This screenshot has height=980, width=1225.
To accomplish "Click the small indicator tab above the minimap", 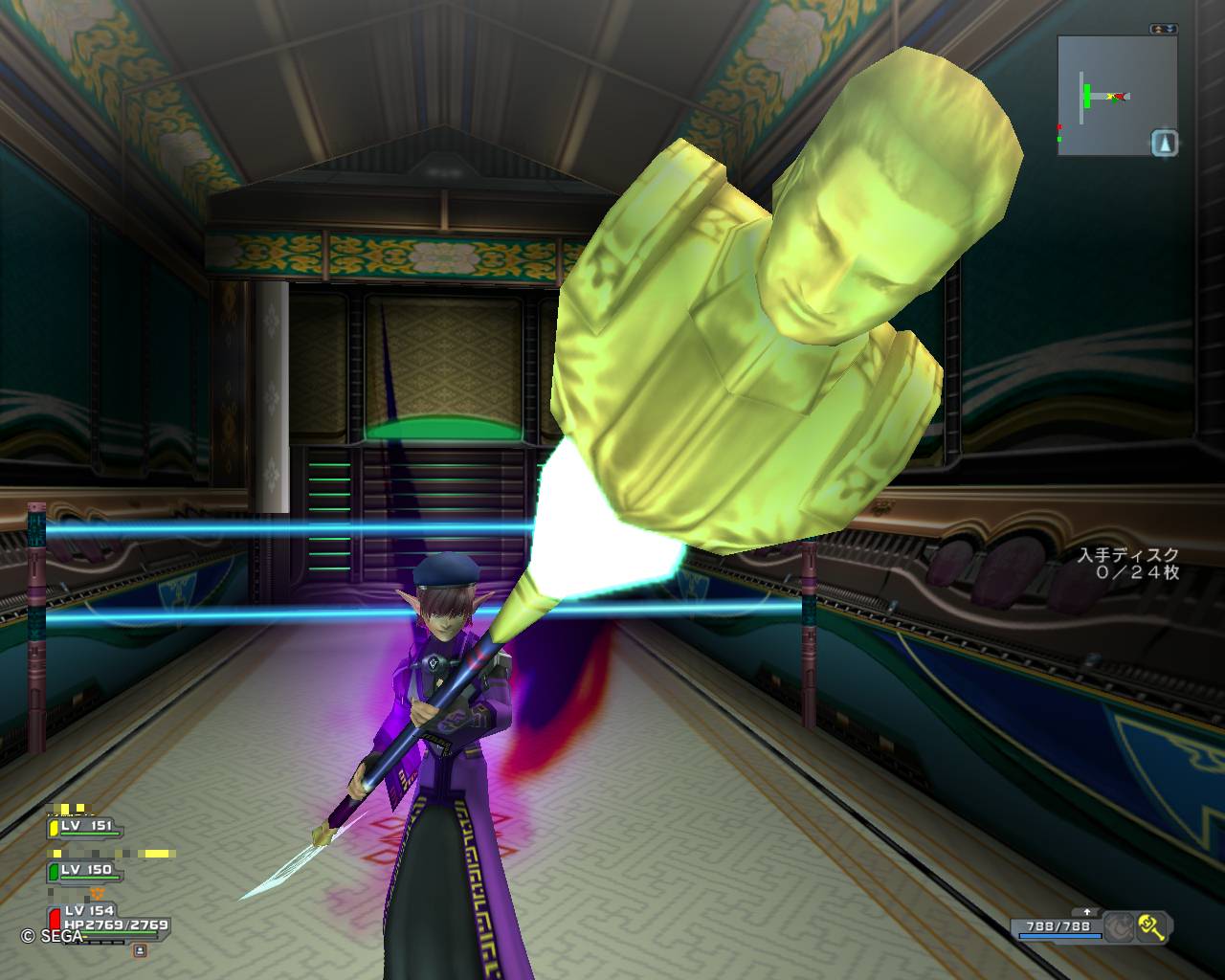I will (1165, 30).
